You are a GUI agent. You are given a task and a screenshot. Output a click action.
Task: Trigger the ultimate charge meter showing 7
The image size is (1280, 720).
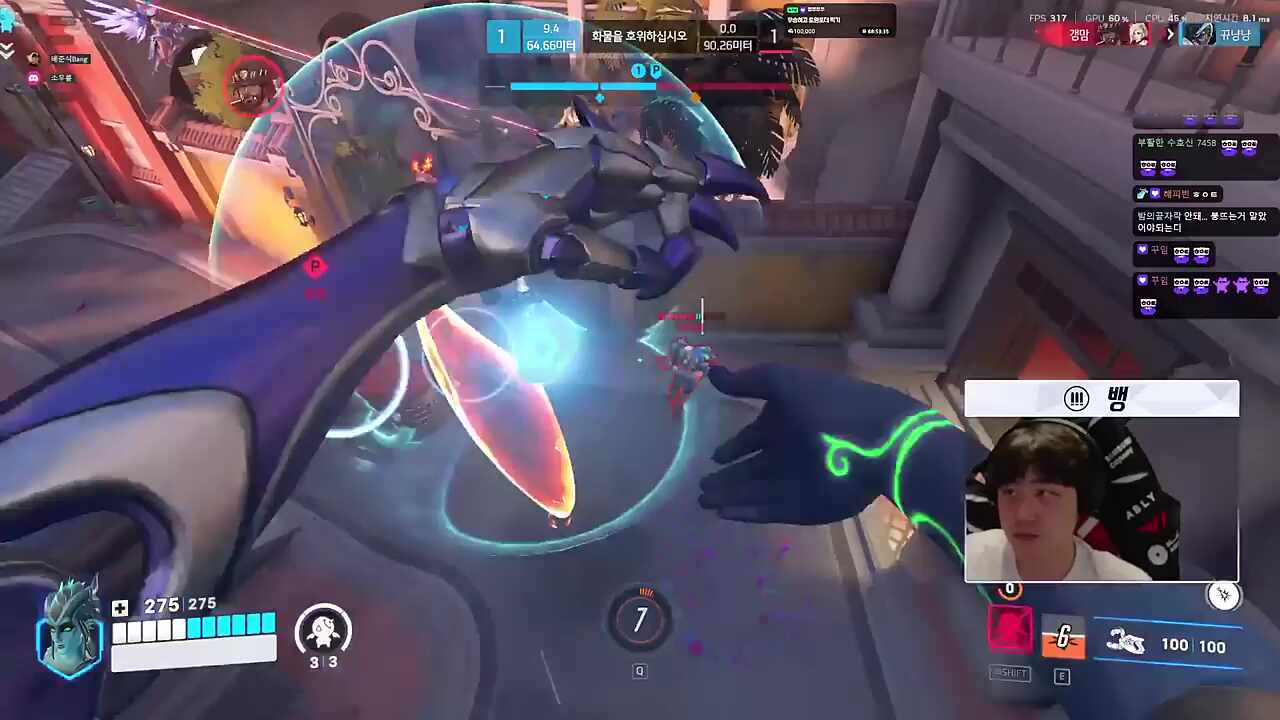(640, 621)
